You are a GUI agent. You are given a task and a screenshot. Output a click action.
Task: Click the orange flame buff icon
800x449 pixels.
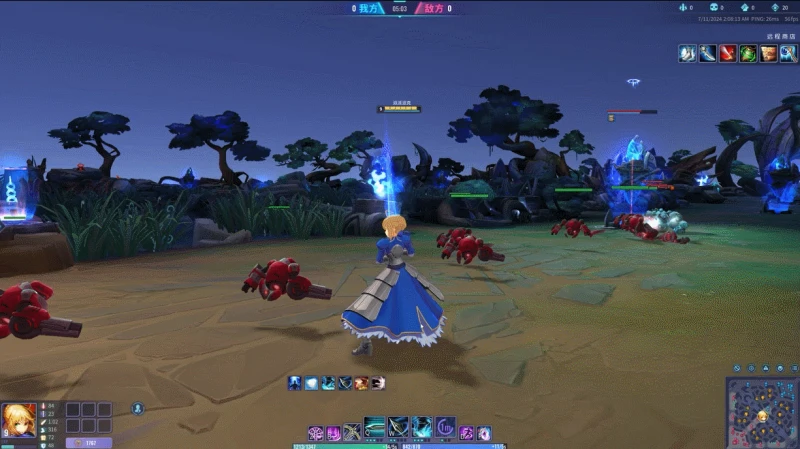pos(361,383)
